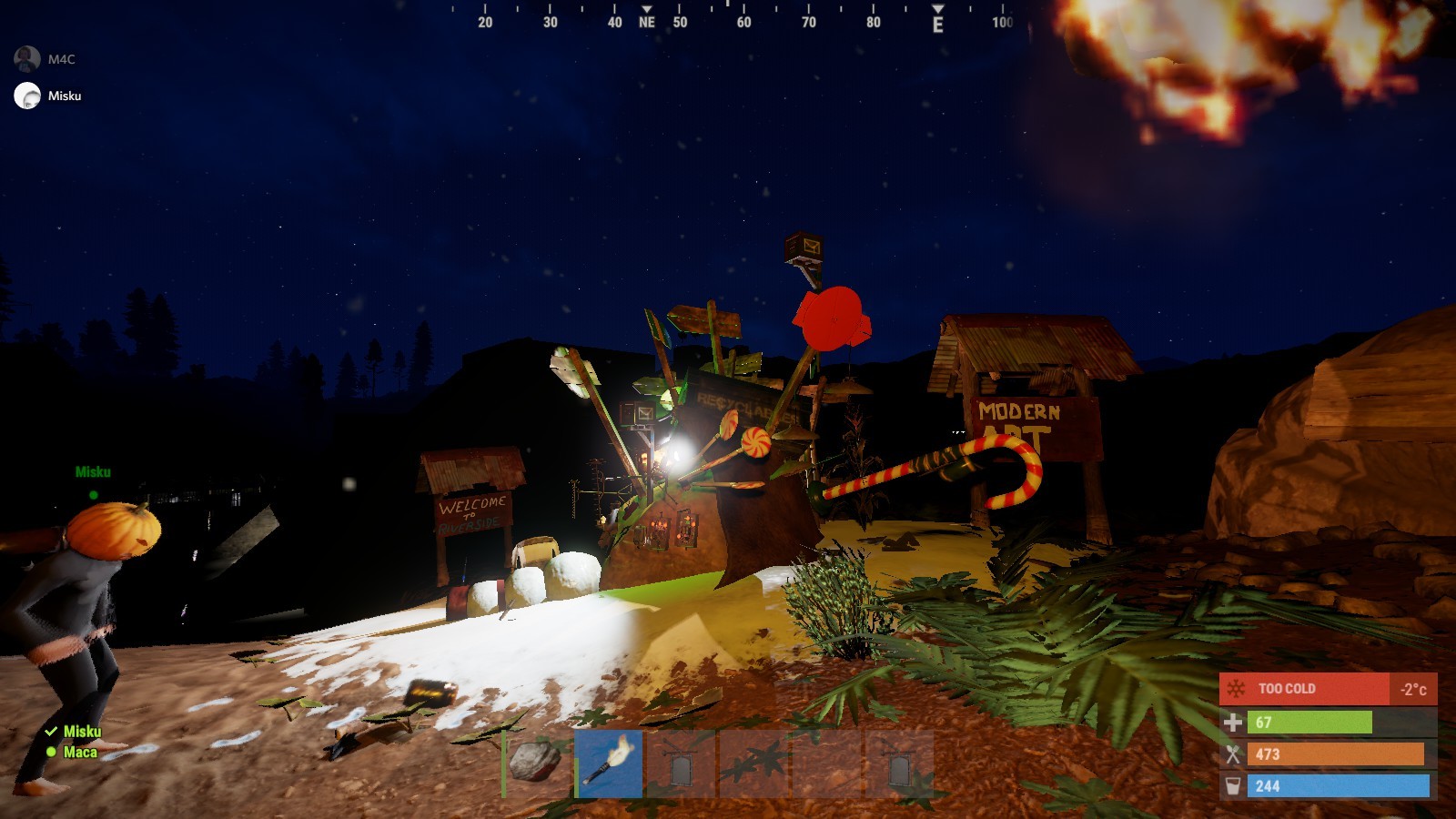
Task: Click Misku's avatar in the voice overlay
Action: tap(27, 96)
